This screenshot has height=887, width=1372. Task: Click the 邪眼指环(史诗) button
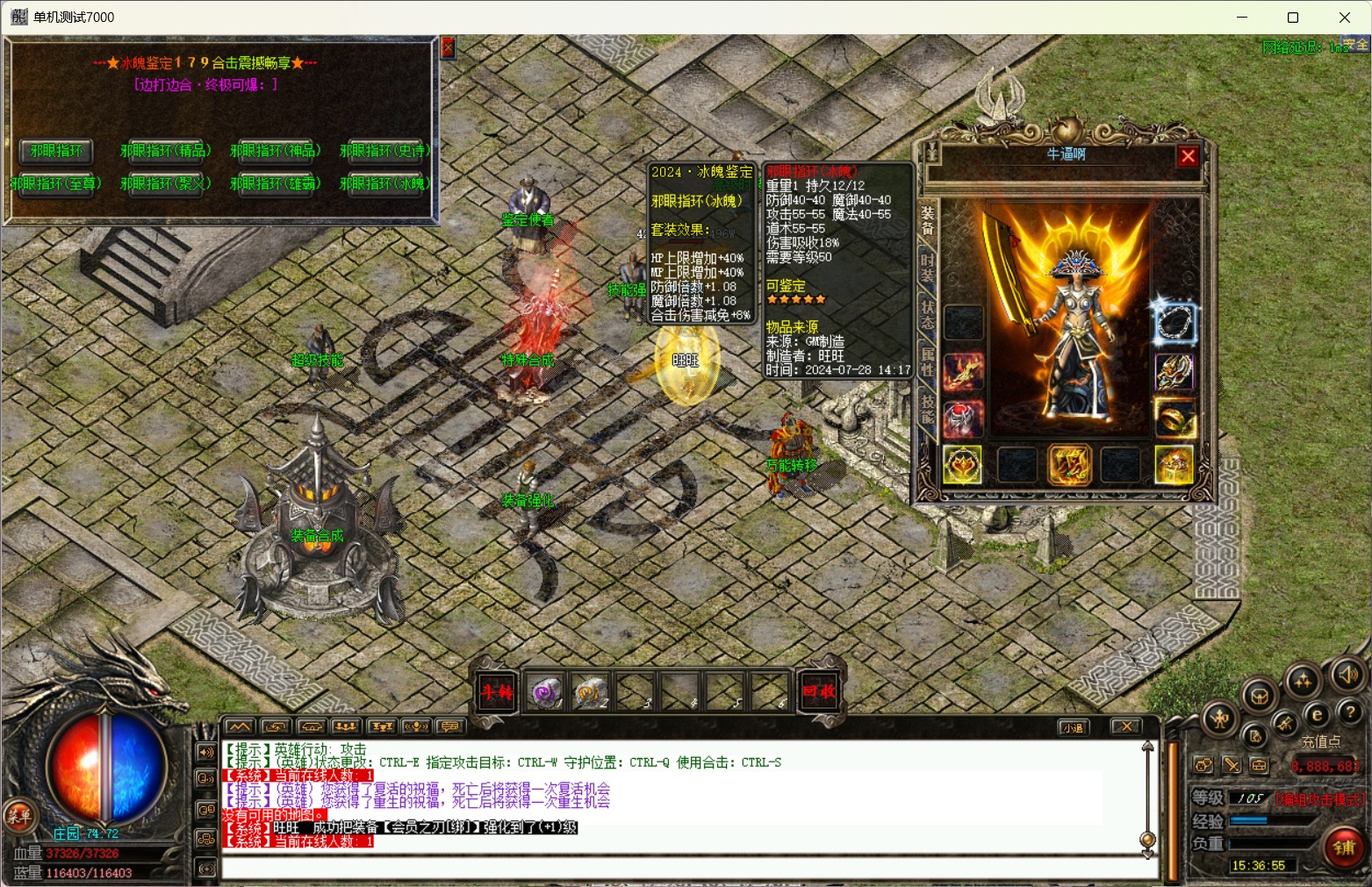tap(384, 150)
